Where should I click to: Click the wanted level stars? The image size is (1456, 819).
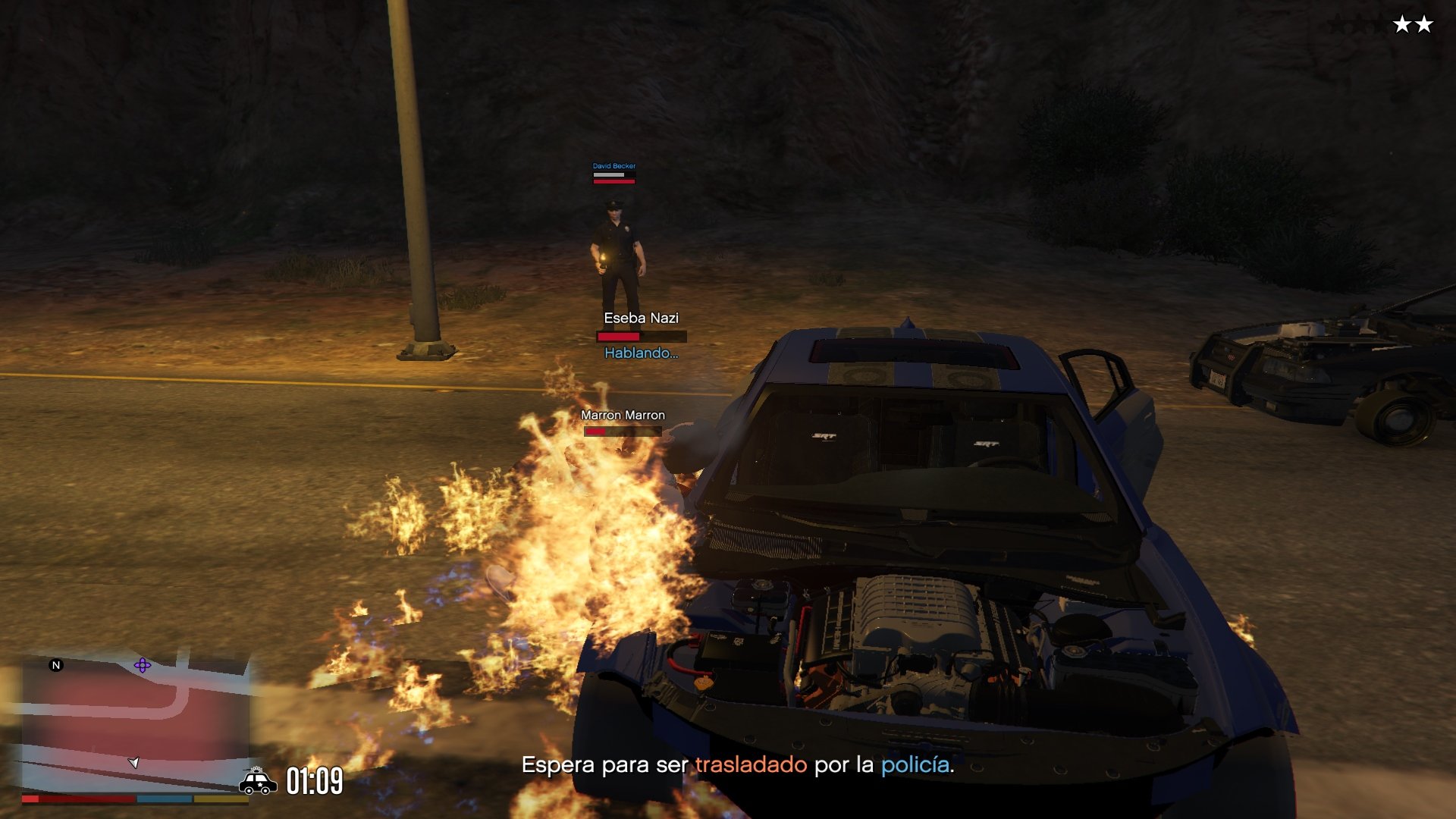click(1412, 25)
